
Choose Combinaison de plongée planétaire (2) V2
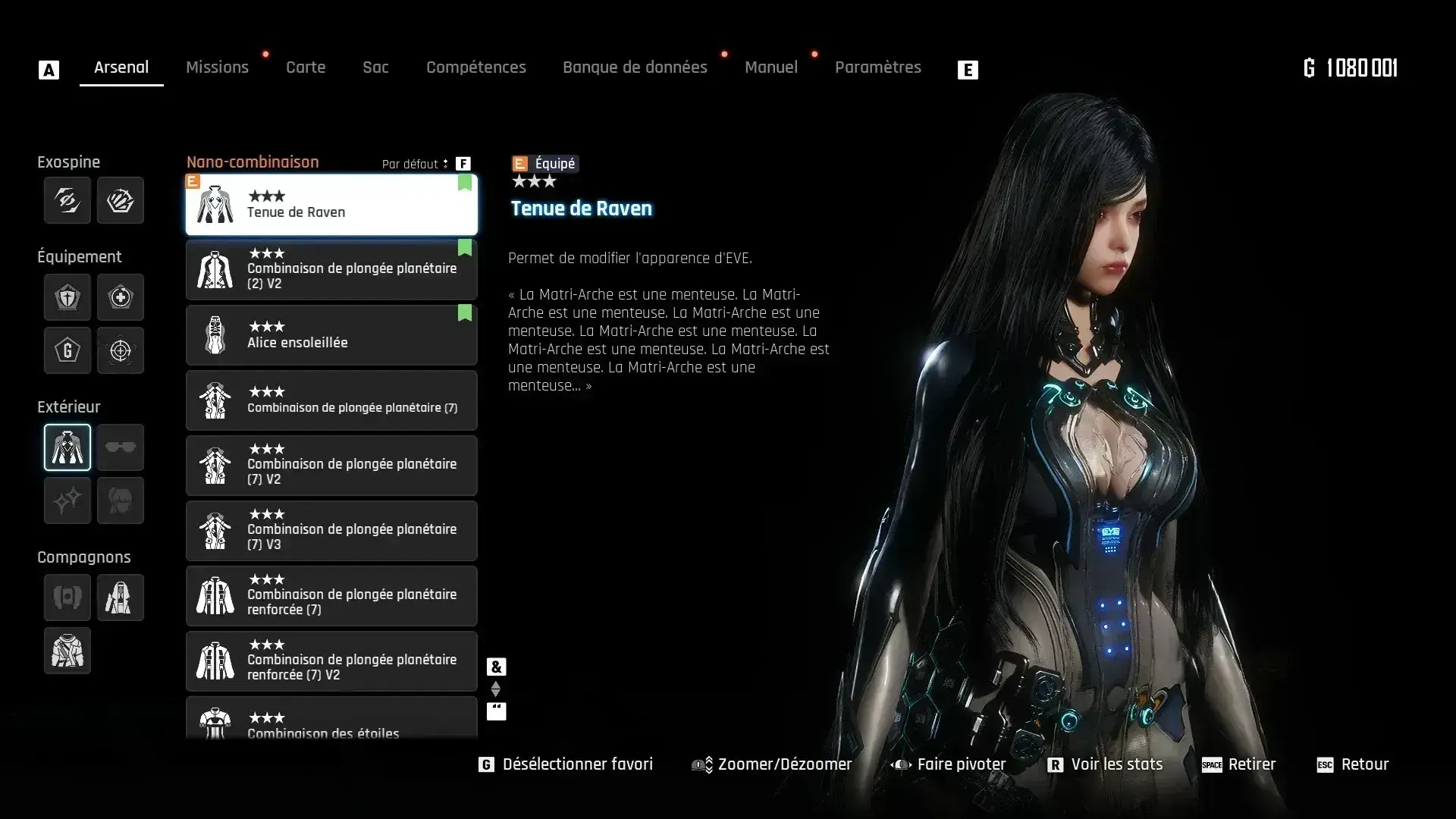click(331, 270)
